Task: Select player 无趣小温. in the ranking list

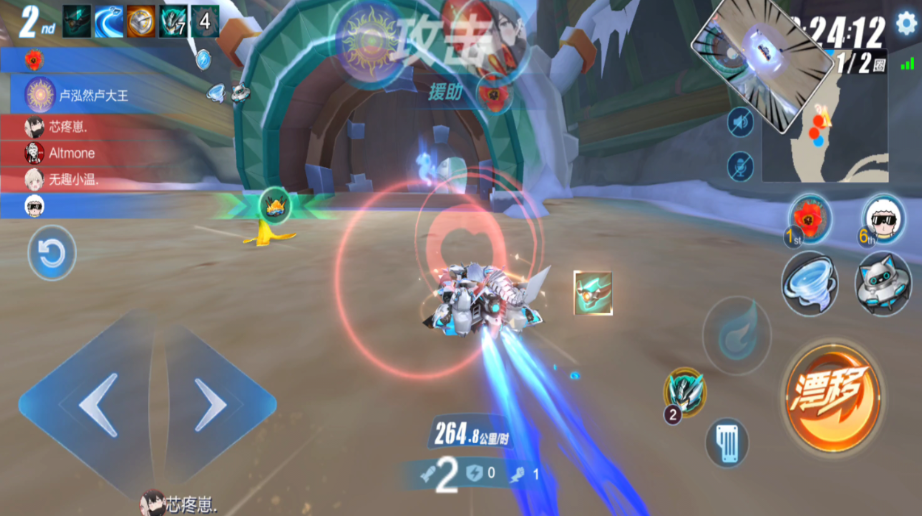Action: pyautogui.click(x=75, y=180)
